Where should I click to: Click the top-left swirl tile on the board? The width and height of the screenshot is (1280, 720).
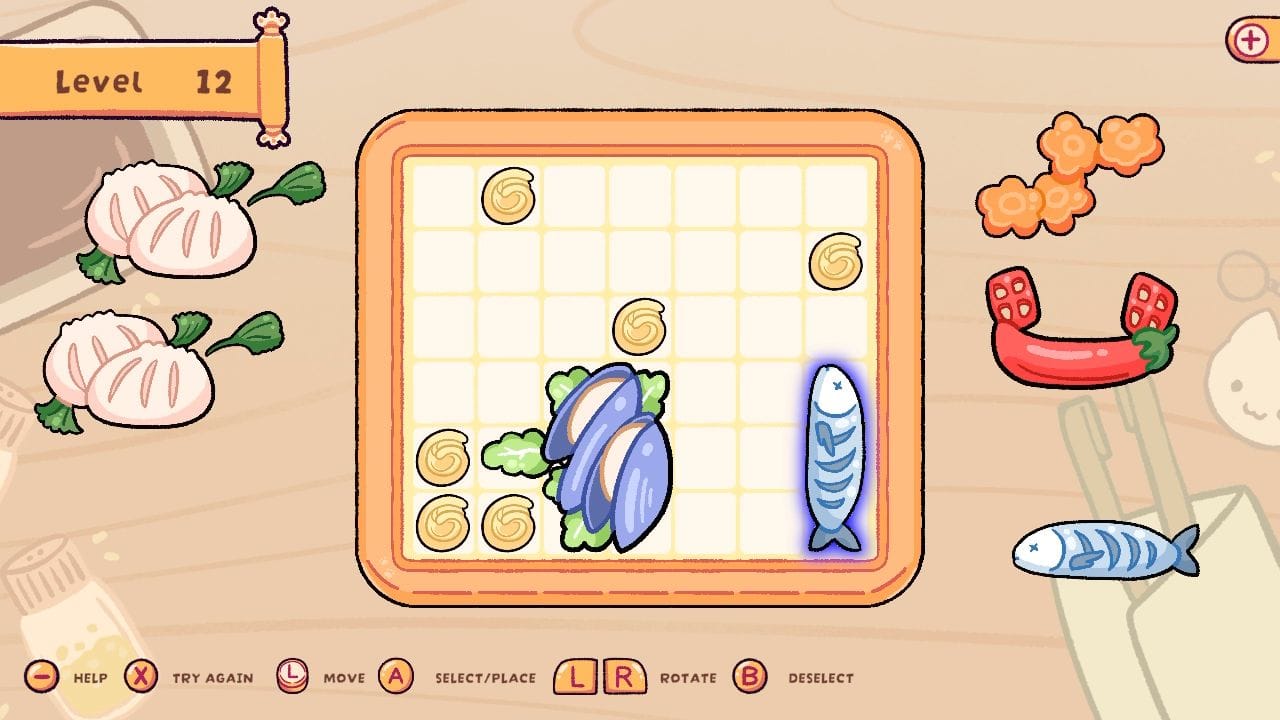[x=507, y=198]
